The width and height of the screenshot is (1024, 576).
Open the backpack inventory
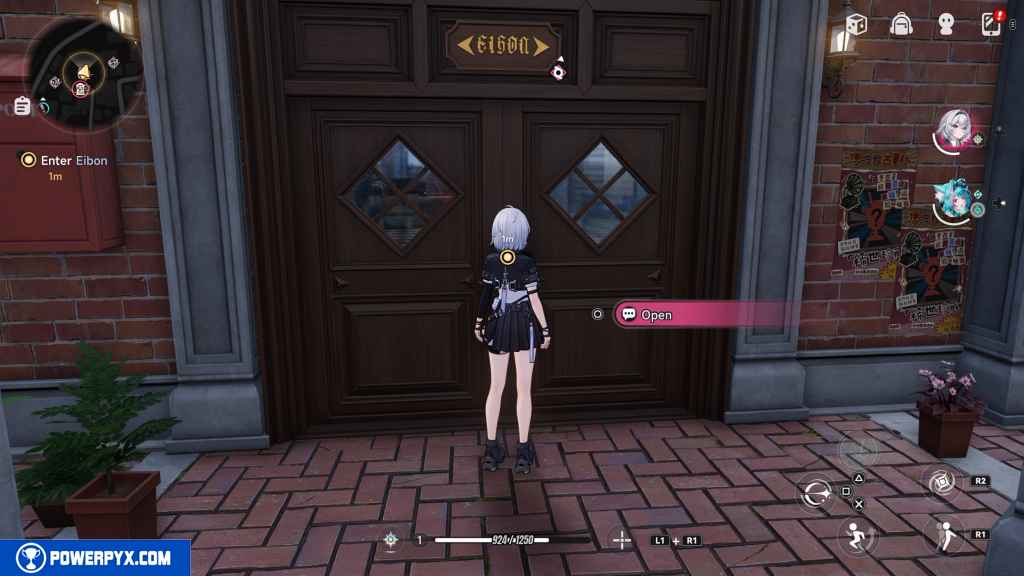(x=902, y=24)
